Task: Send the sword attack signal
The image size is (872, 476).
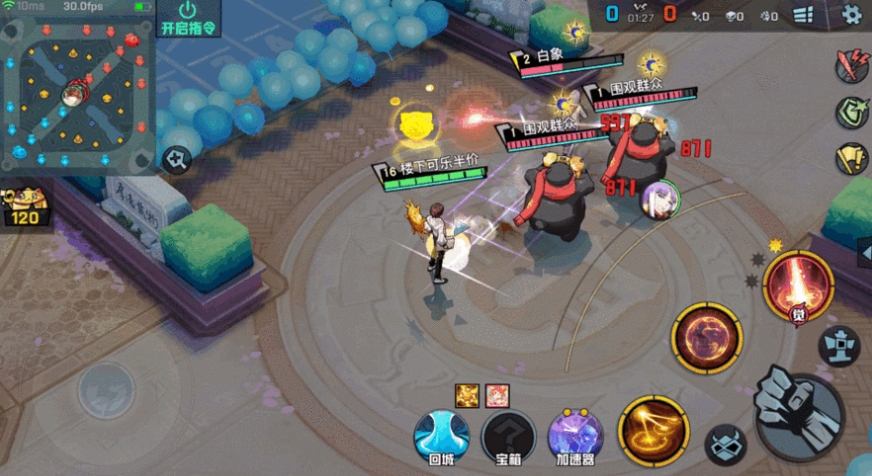Action: (x=851, y=66)
